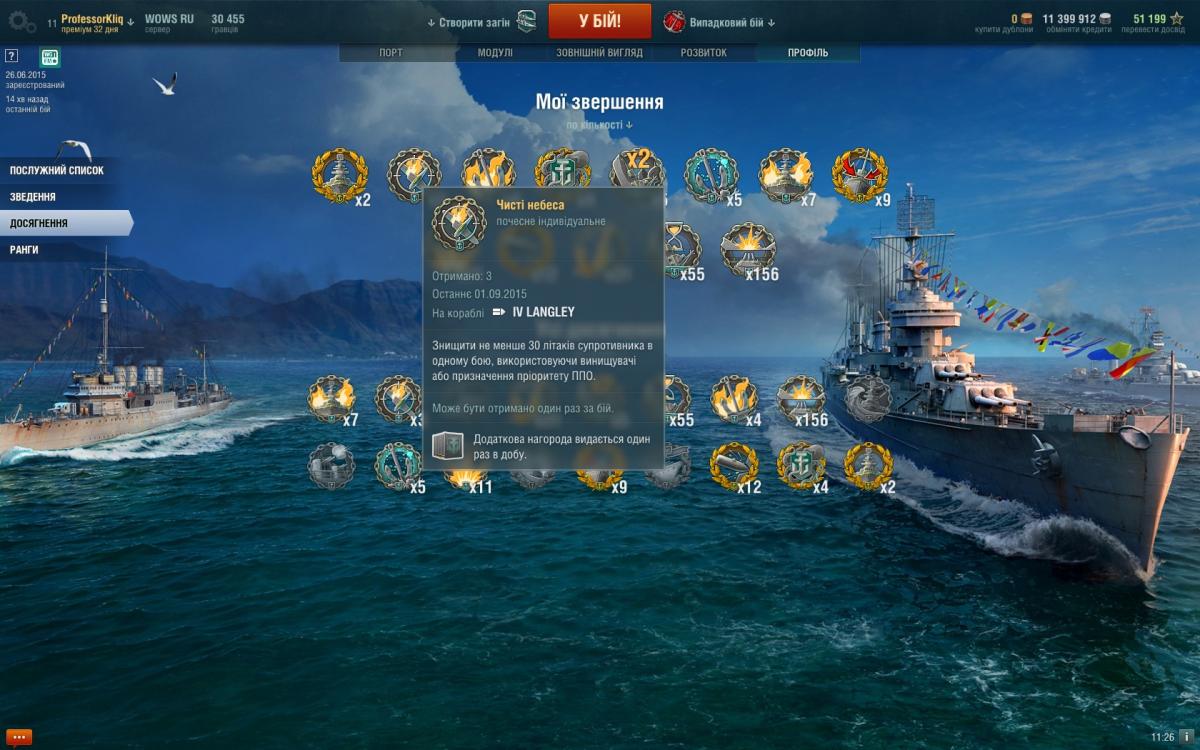
Task: Start battle with the У БІЙ! button
Action: 599,21
